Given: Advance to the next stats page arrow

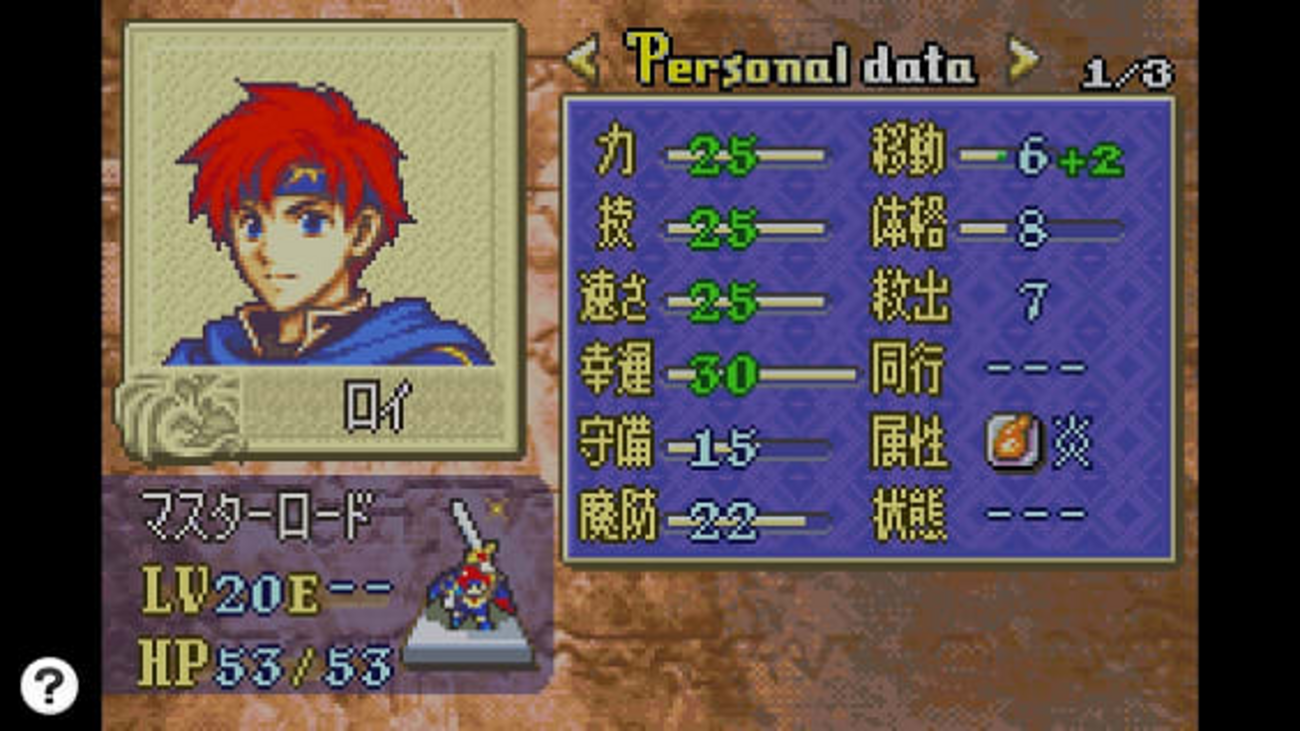Looking at the screenshot, I should pyautogui.click(x=1022, y=62).
